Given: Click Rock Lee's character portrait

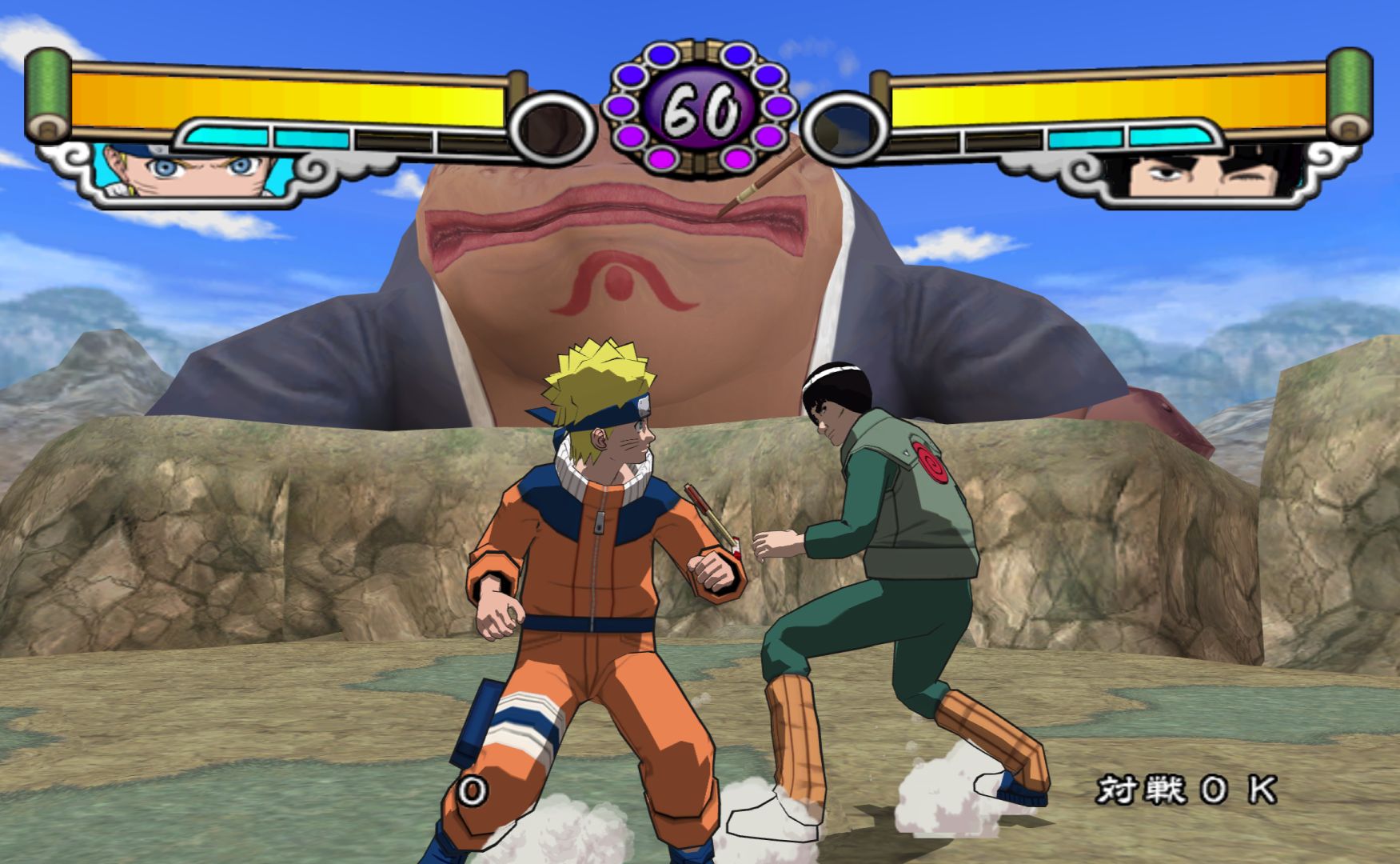Looking at the screenshot, I should [x=1216, y=174].
